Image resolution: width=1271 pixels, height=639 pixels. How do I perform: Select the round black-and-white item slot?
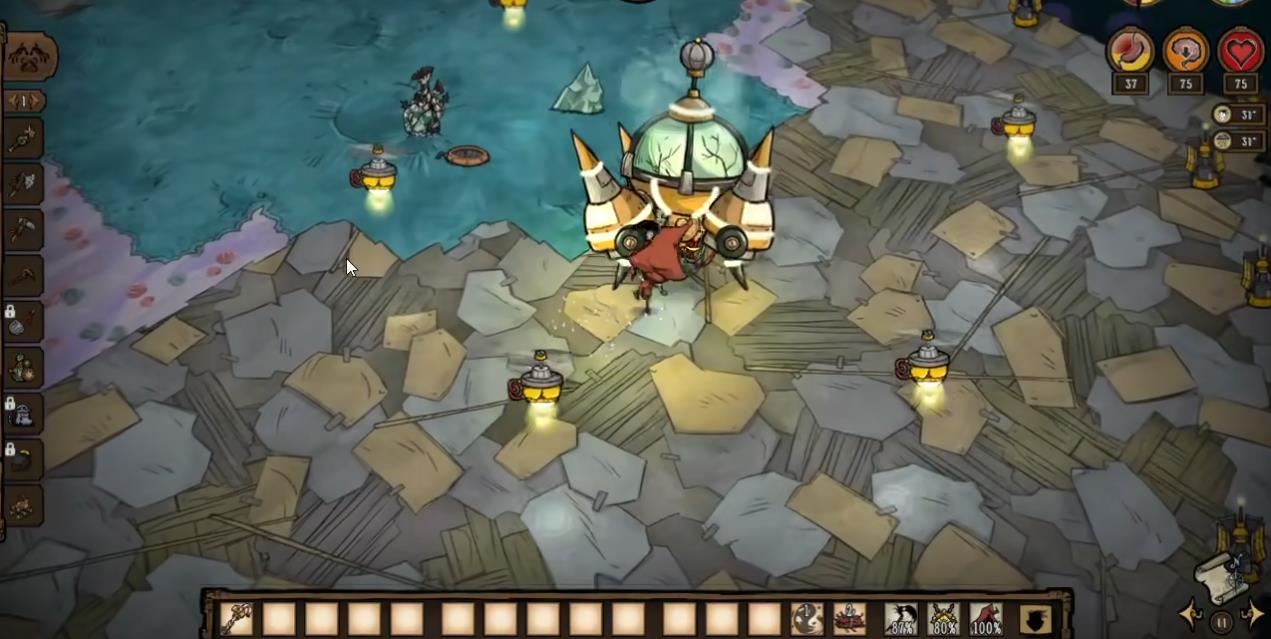coord(807,619)
